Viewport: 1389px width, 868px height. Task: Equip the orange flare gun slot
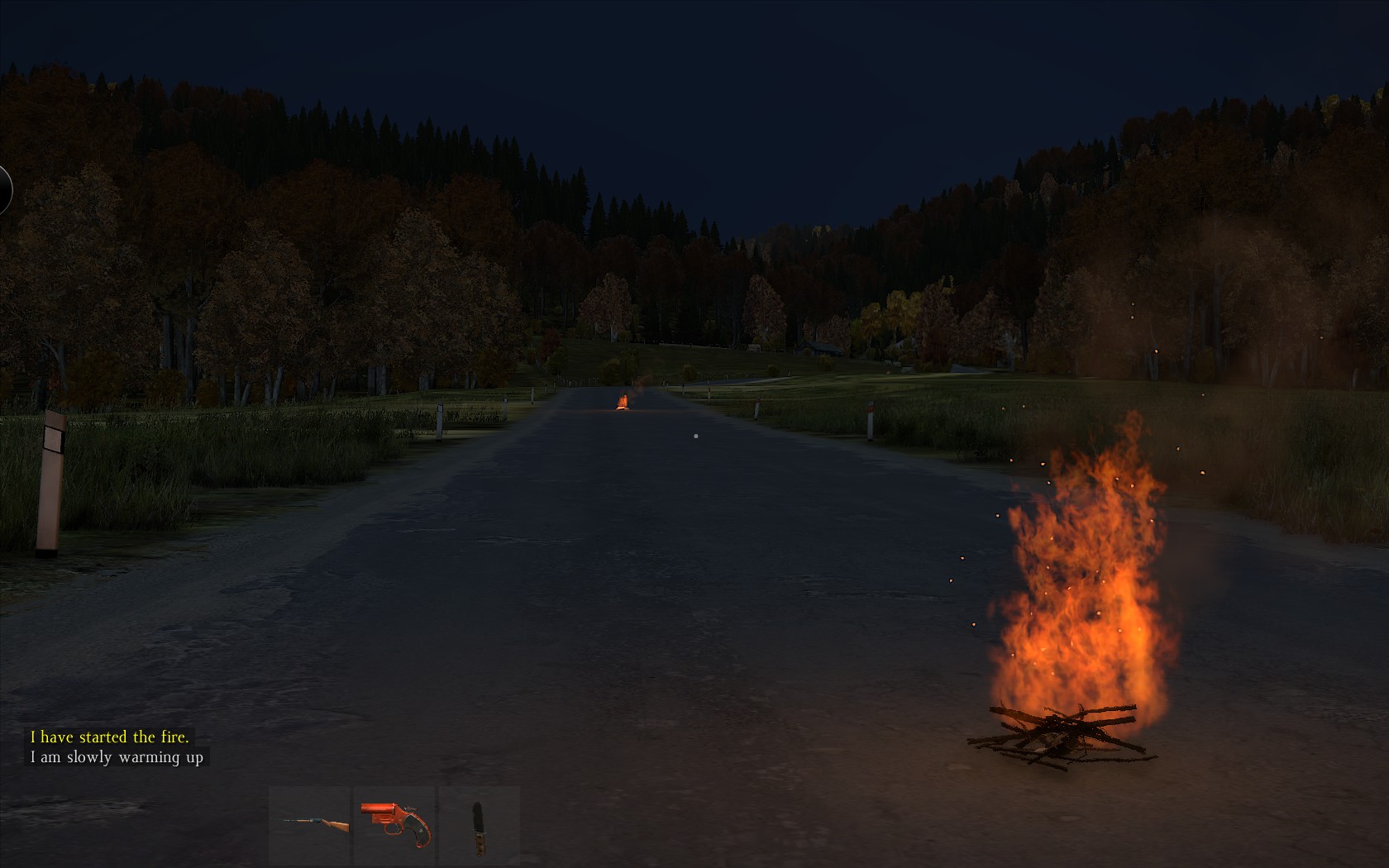coord(395,823)
